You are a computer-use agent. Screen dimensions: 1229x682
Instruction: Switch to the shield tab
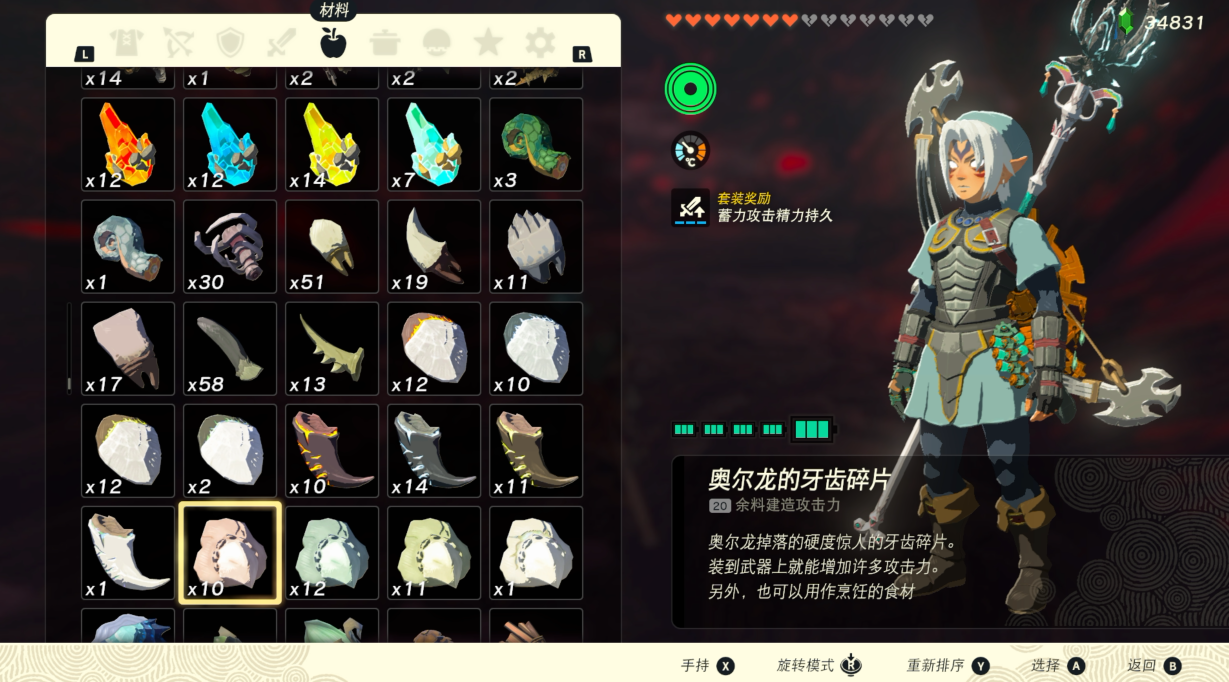230,42
